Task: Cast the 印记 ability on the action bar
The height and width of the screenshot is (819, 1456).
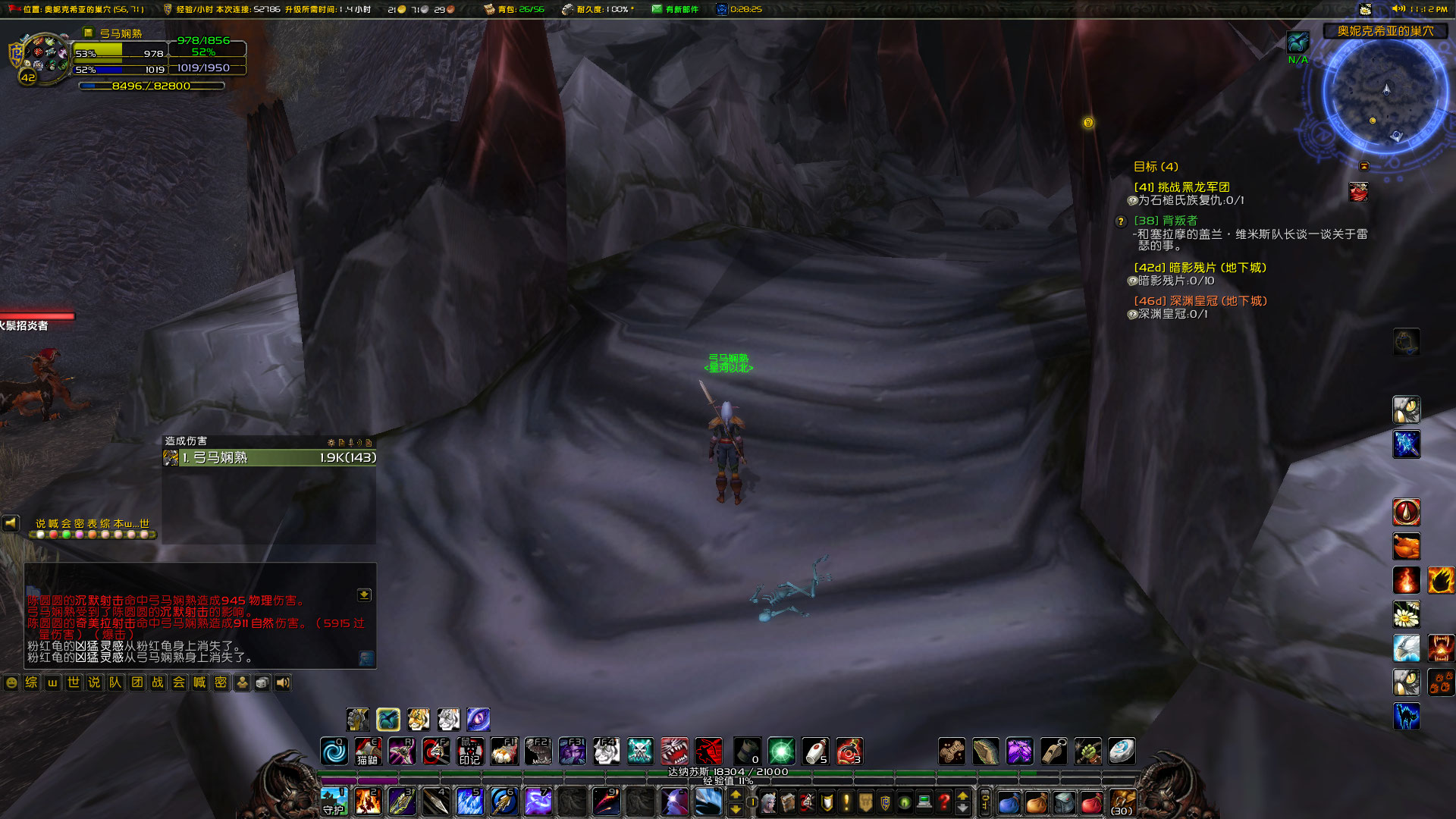Action: click(x=470, y=752)
